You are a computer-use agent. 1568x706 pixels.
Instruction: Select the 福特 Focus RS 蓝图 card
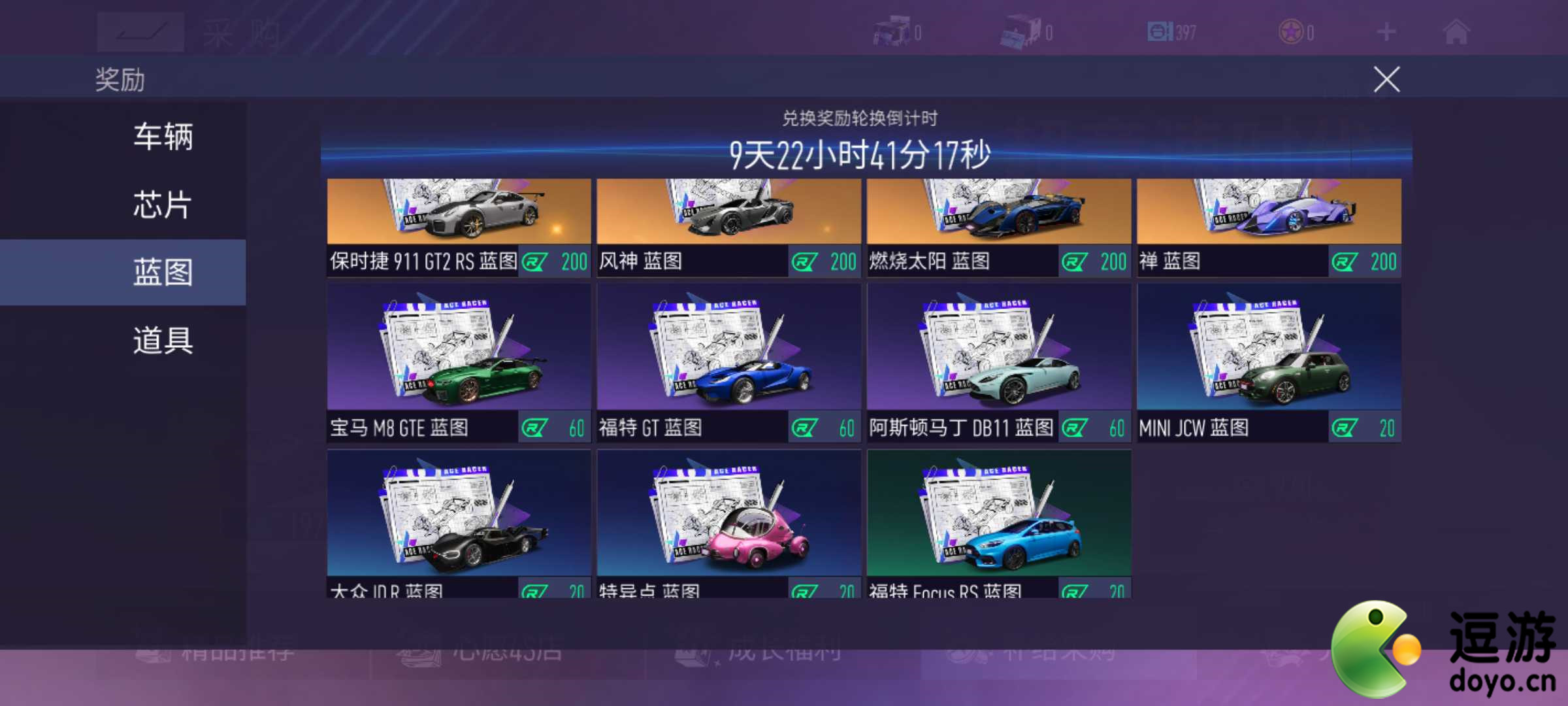(998, 523)
